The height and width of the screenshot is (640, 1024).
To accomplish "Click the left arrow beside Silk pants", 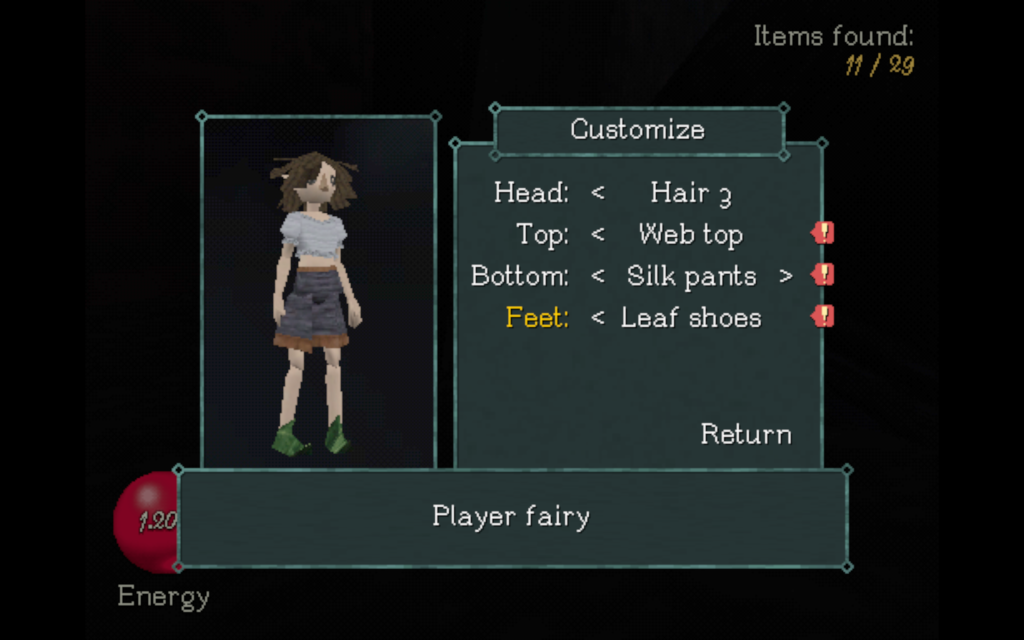I will click(x=598, y=276).
